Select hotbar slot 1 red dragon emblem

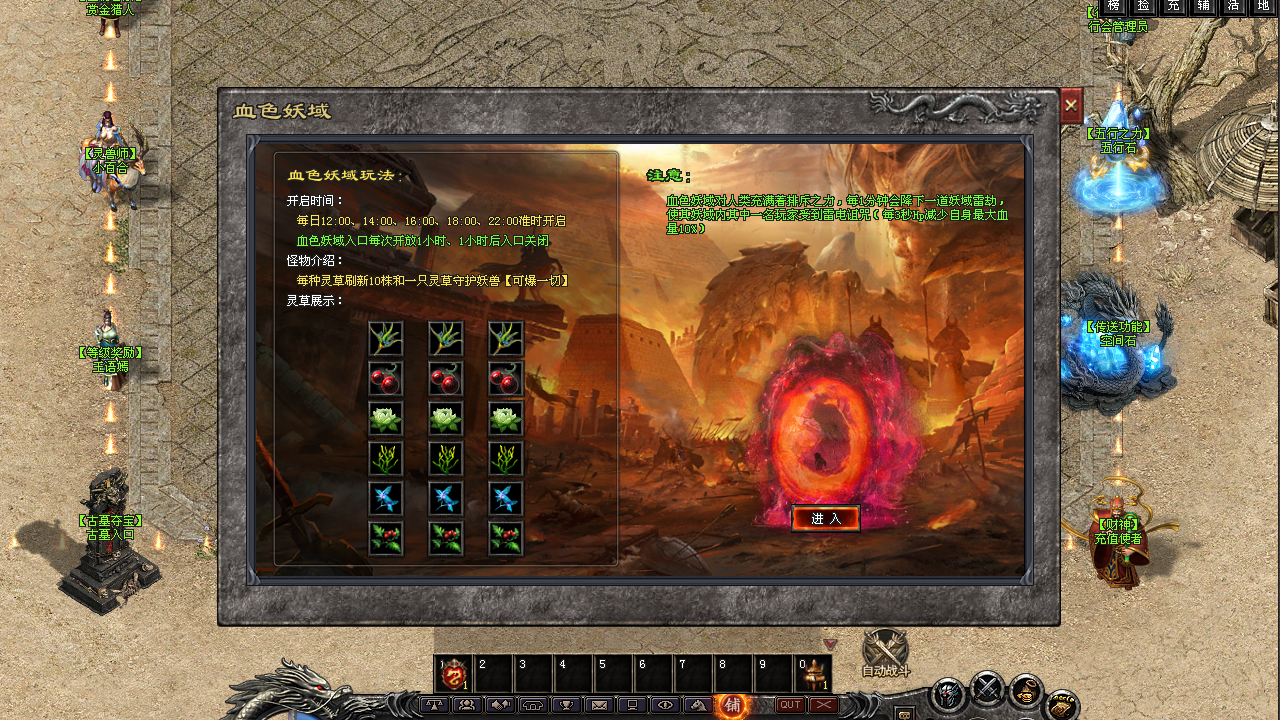(x=454, y=674)
